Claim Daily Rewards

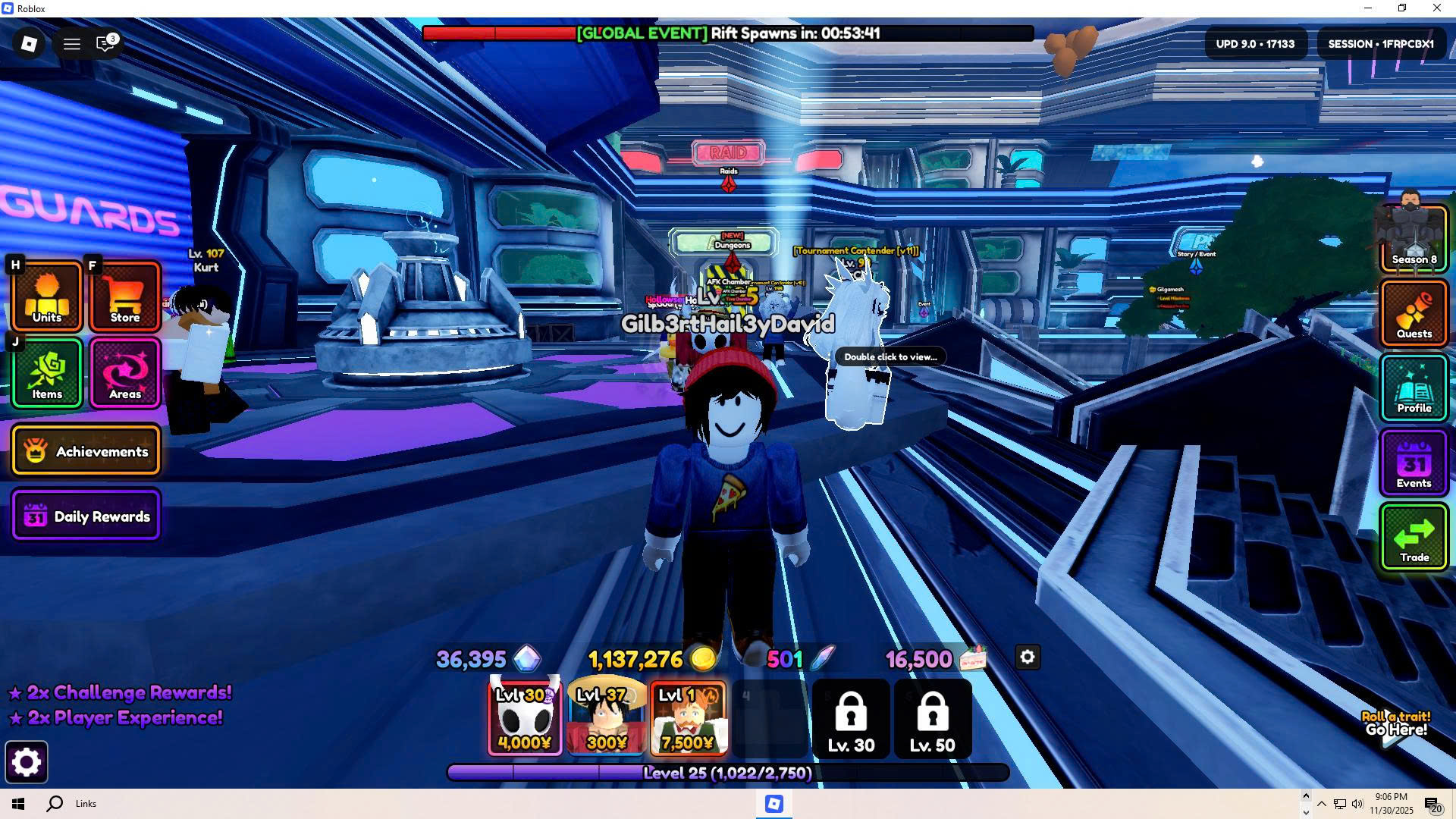coord(86,516)
